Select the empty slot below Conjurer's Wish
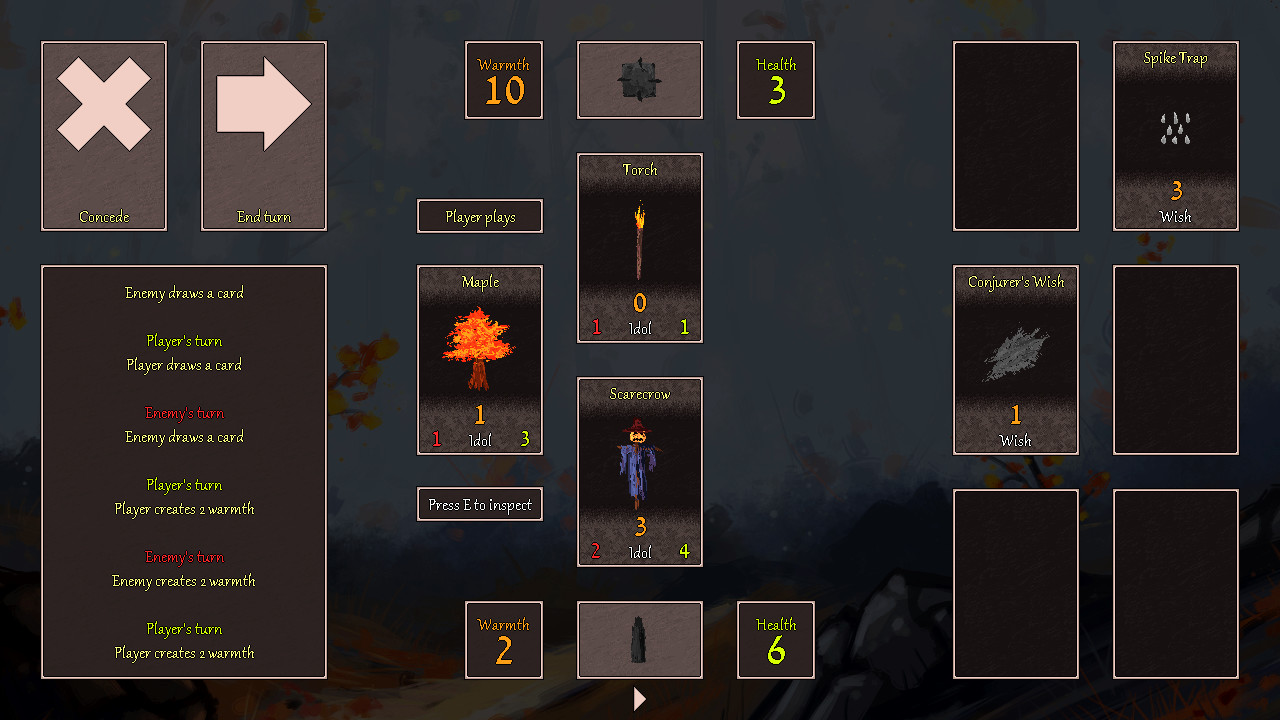Viewport: 1280px width, 720px height. (1015, 583)
